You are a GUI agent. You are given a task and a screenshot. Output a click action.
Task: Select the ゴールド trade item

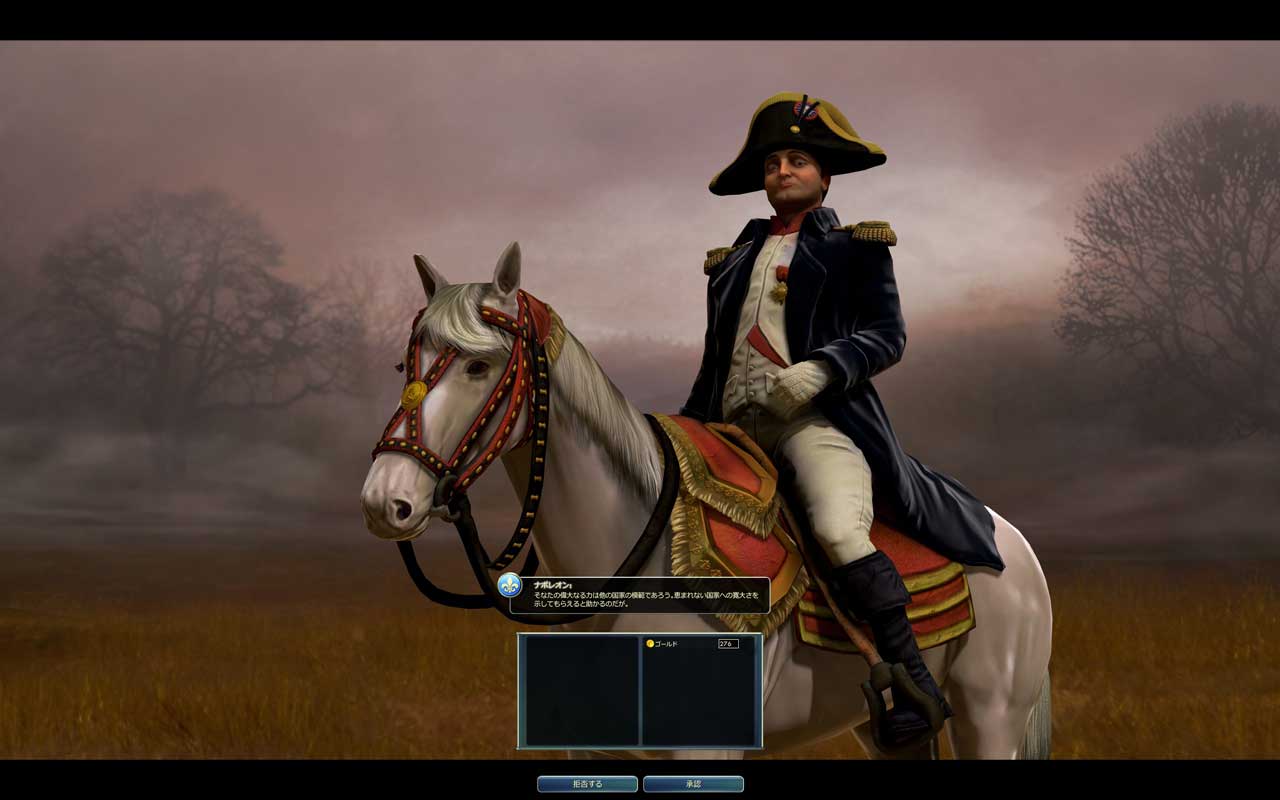(x=665, y=644)
